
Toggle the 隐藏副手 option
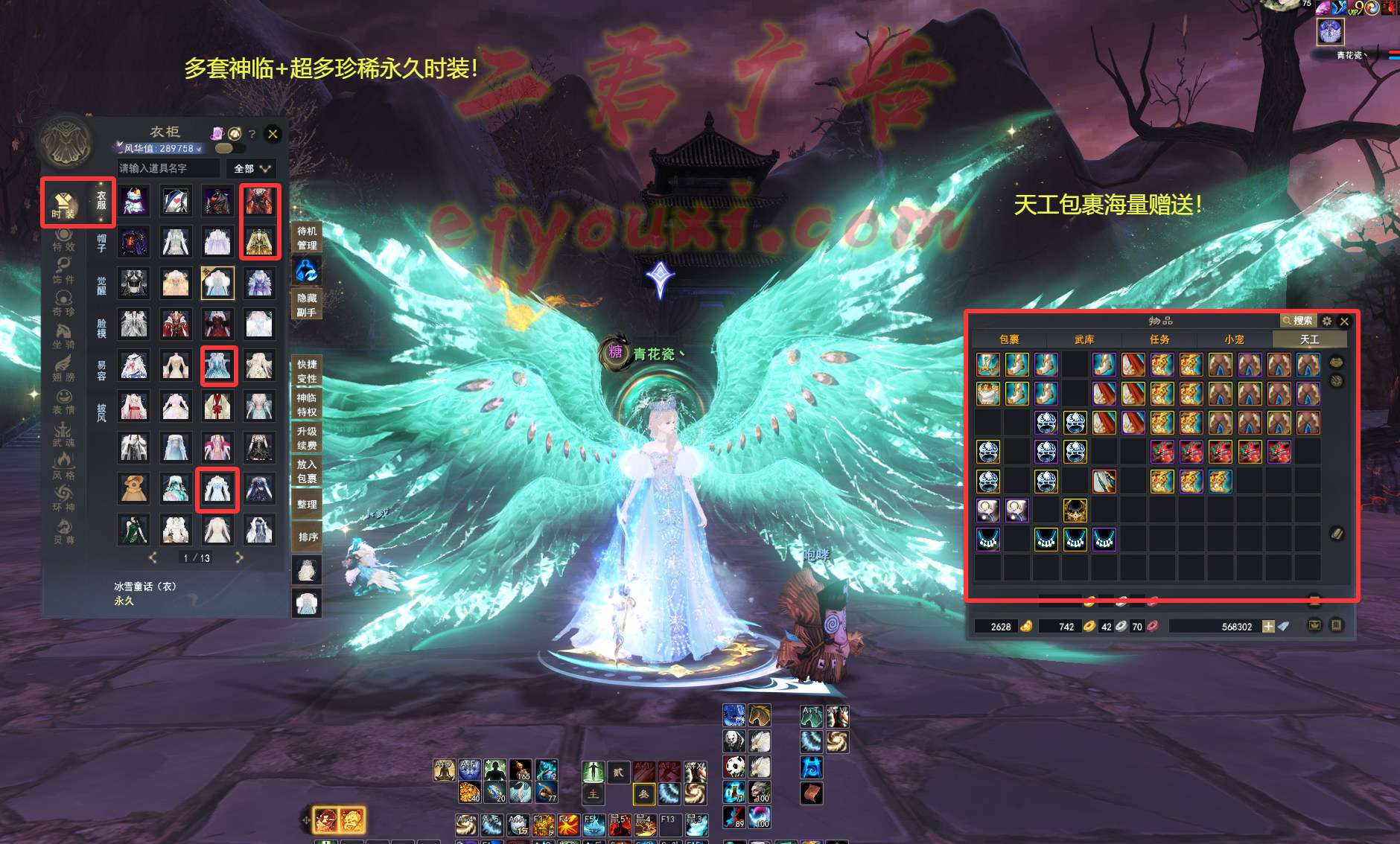click(307, 304)
